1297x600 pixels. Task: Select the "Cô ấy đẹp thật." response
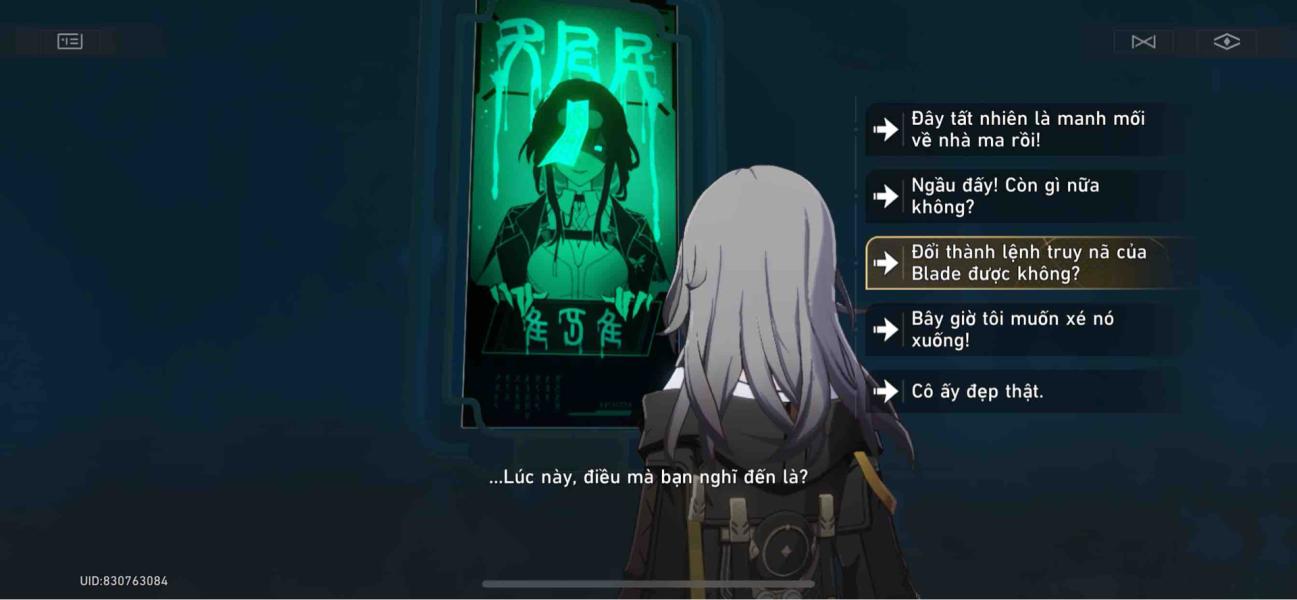point(1020,391)
